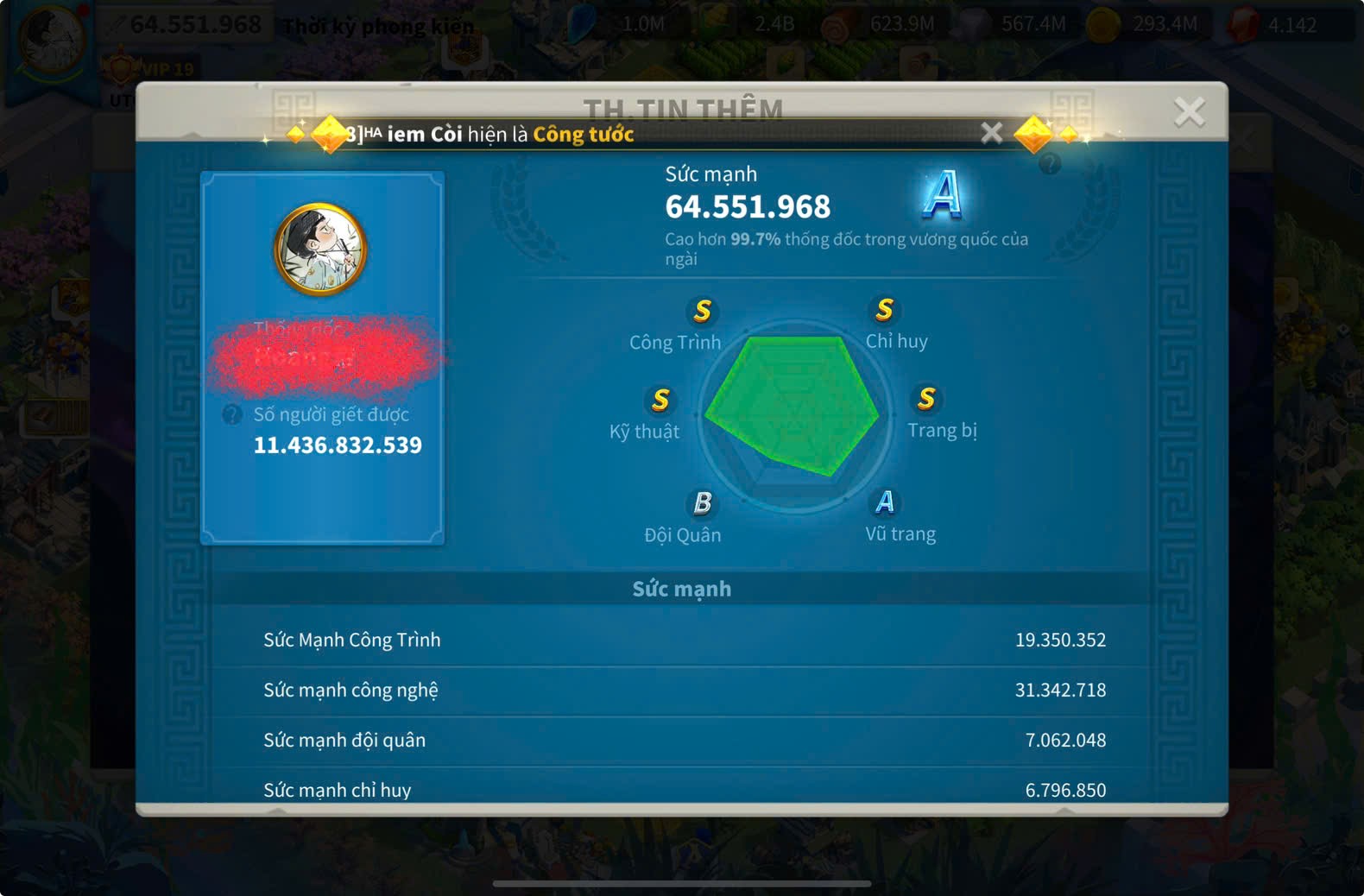
Task: Tap the question mark beside the power rating
Action: click(x=1050, y=163)
